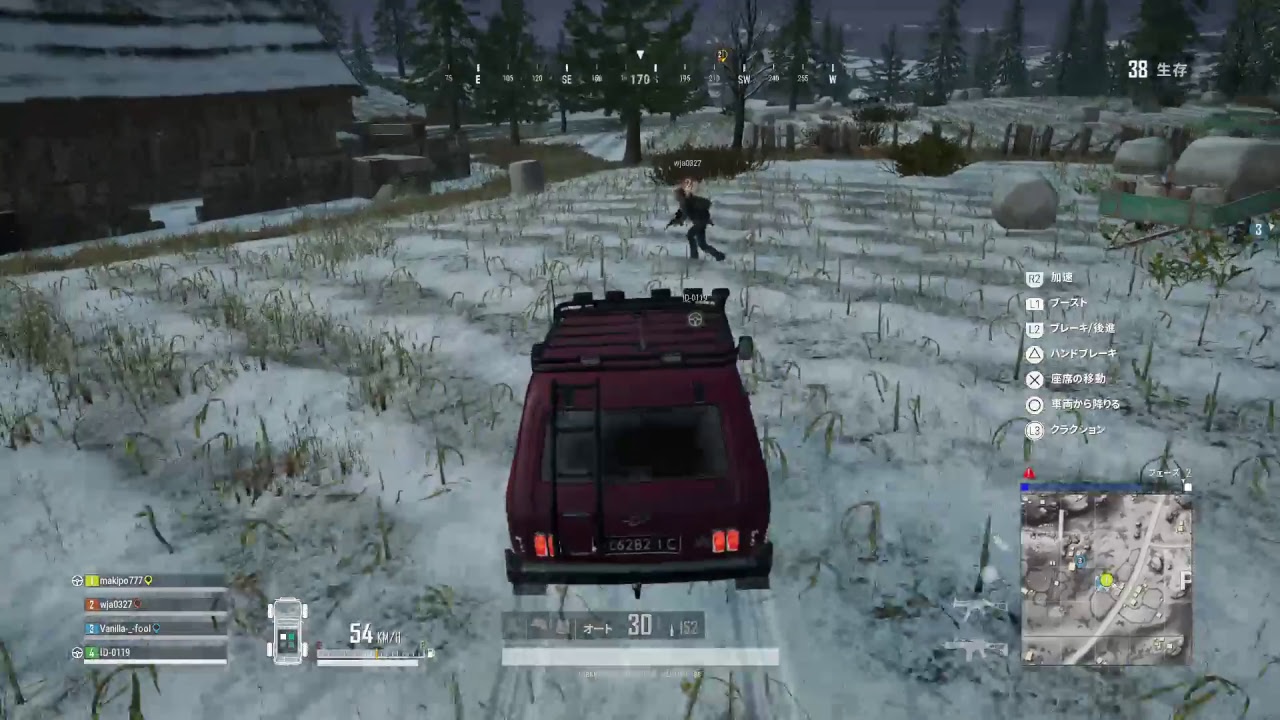
Task: Click makipo777's driver wheel indicator
Action: click(77, 580)
